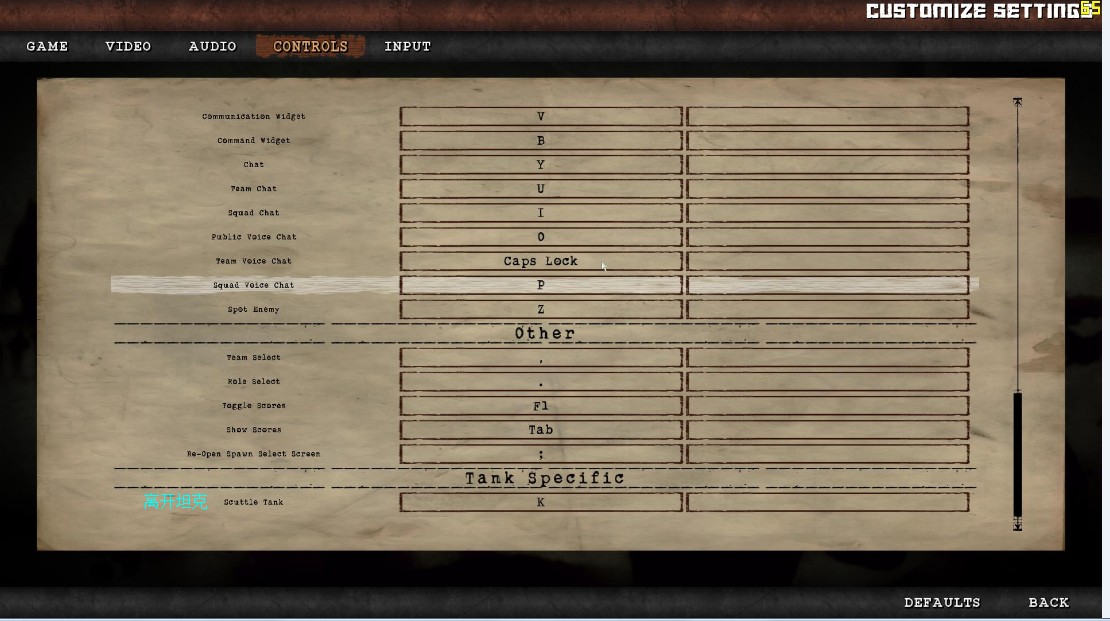Edit the Toggle Scores binding F1

pos(541,406)
